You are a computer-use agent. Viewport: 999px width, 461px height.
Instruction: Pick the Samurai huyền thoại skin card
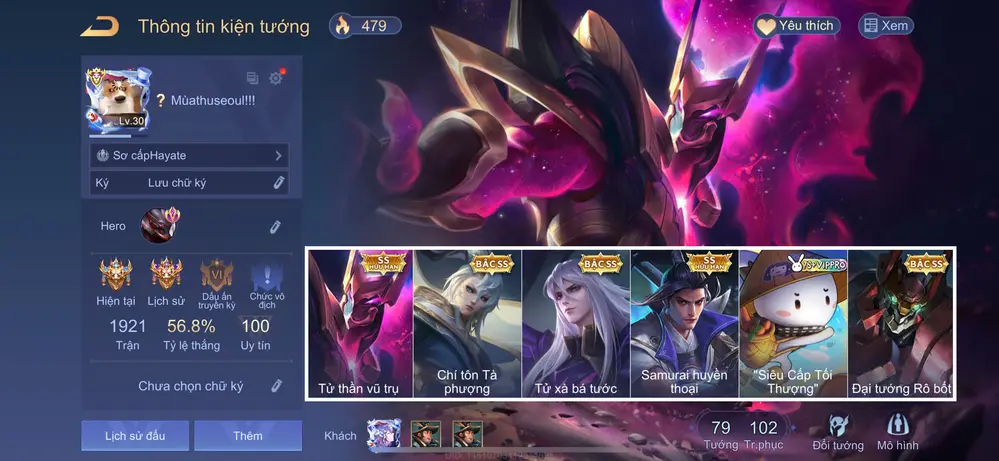684,323
